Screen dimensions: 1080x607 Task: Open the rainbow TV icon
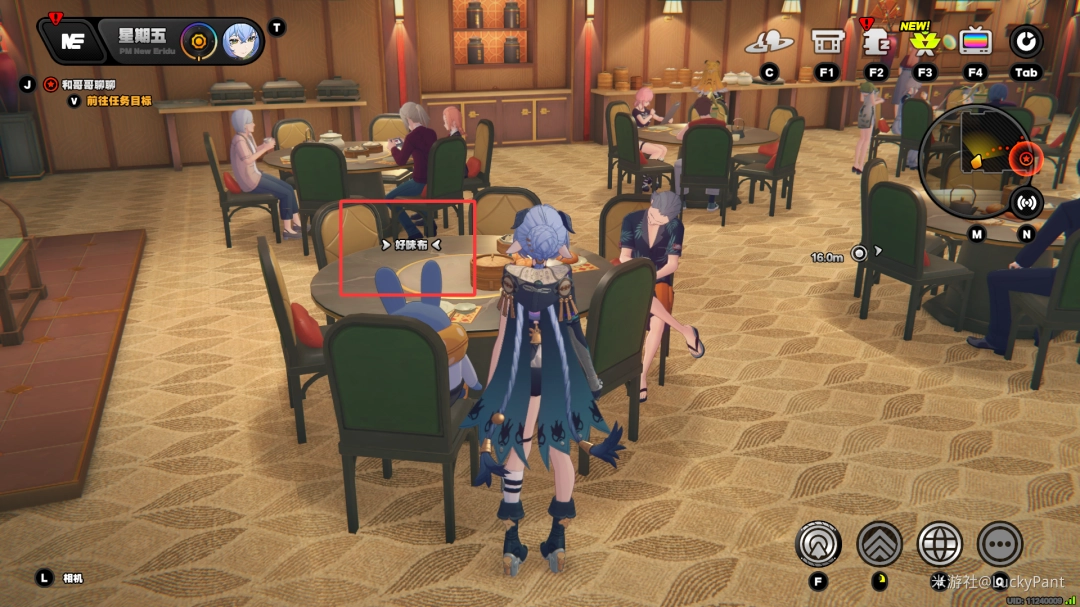point(975,42)
